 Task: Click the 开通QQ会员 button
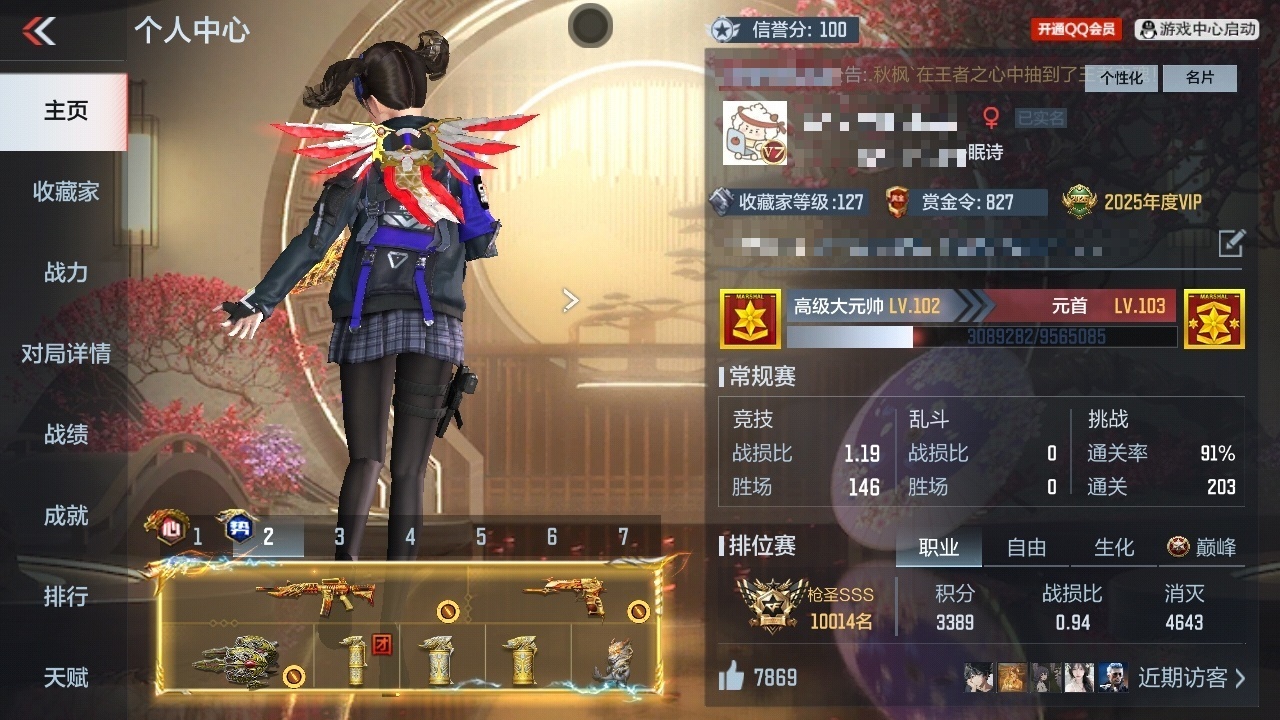point(1076,30)
